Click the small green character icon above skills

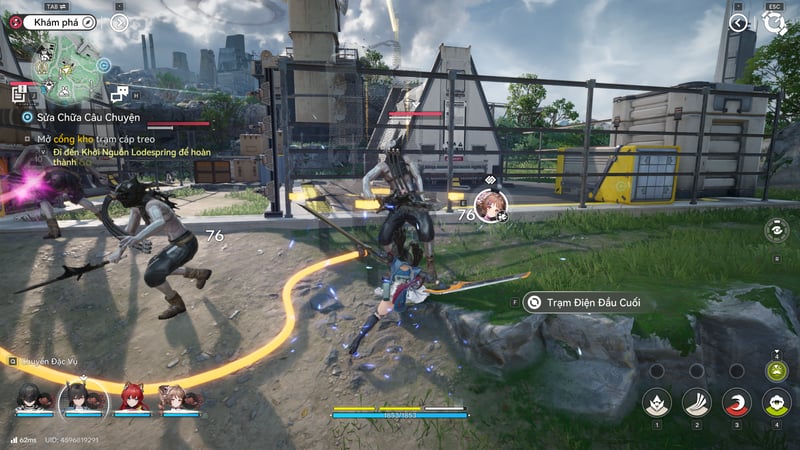click(x=776, y=370)
